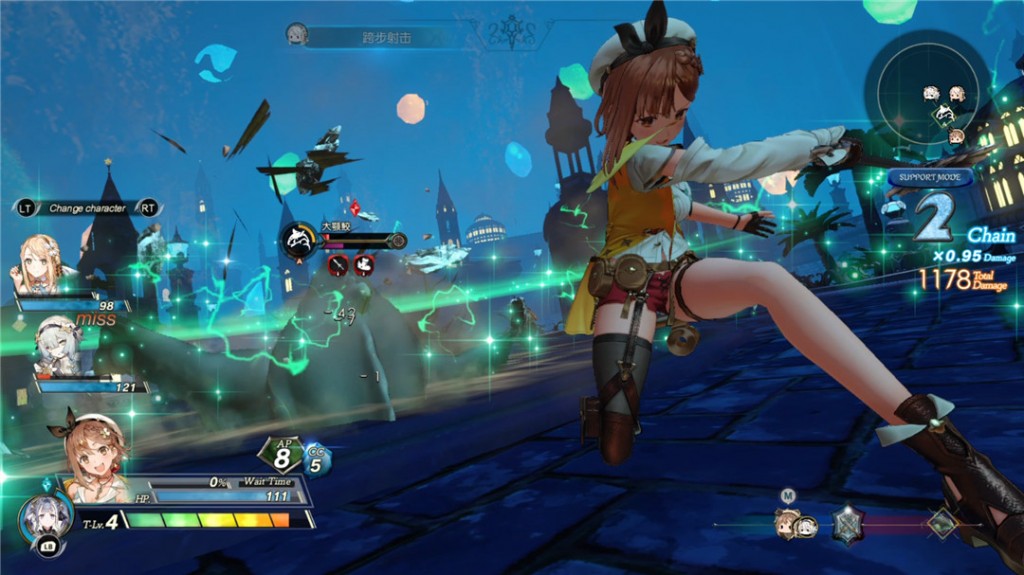Select the white-haired party member portrait
Screen dimensions: 1024x575
59,344
